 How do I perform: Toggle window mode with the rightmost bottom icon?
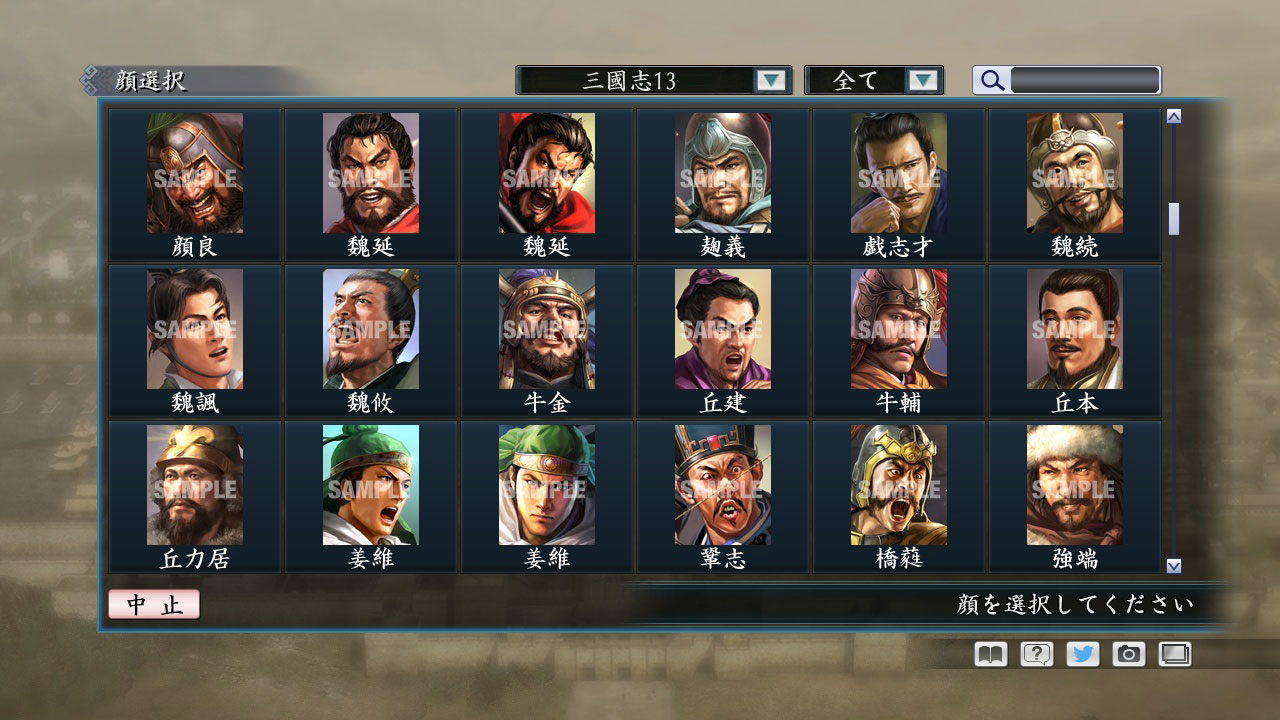click(x=1175, y=653)
